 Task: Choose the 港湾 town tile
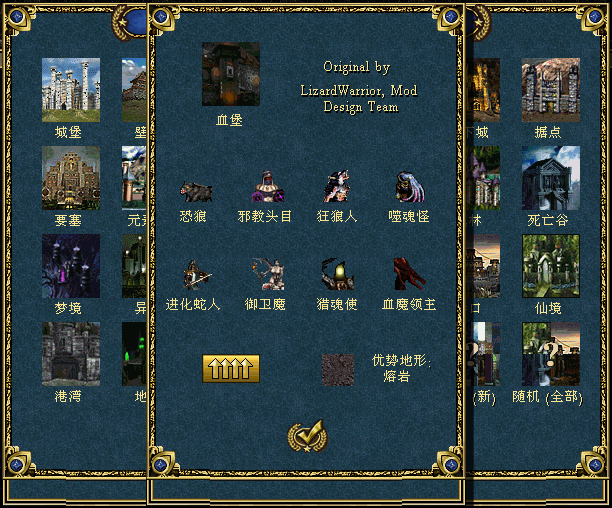[x=70, y=354]
